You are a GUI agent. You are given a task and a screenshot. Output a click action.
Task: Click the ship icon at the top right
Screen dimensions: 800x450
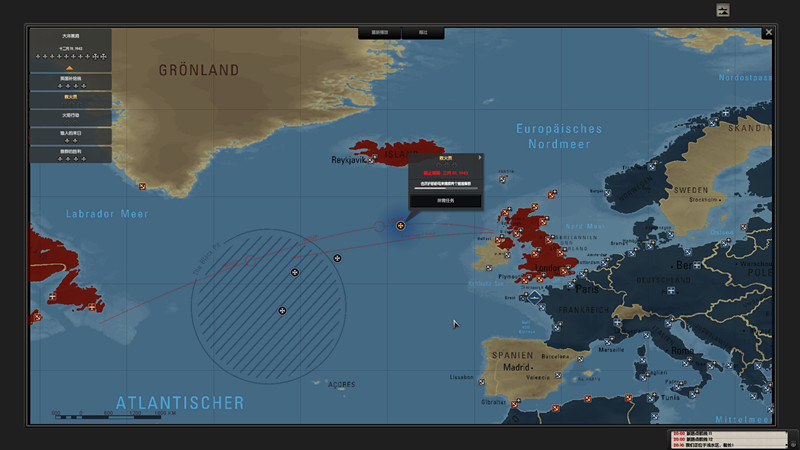point(723,10)
